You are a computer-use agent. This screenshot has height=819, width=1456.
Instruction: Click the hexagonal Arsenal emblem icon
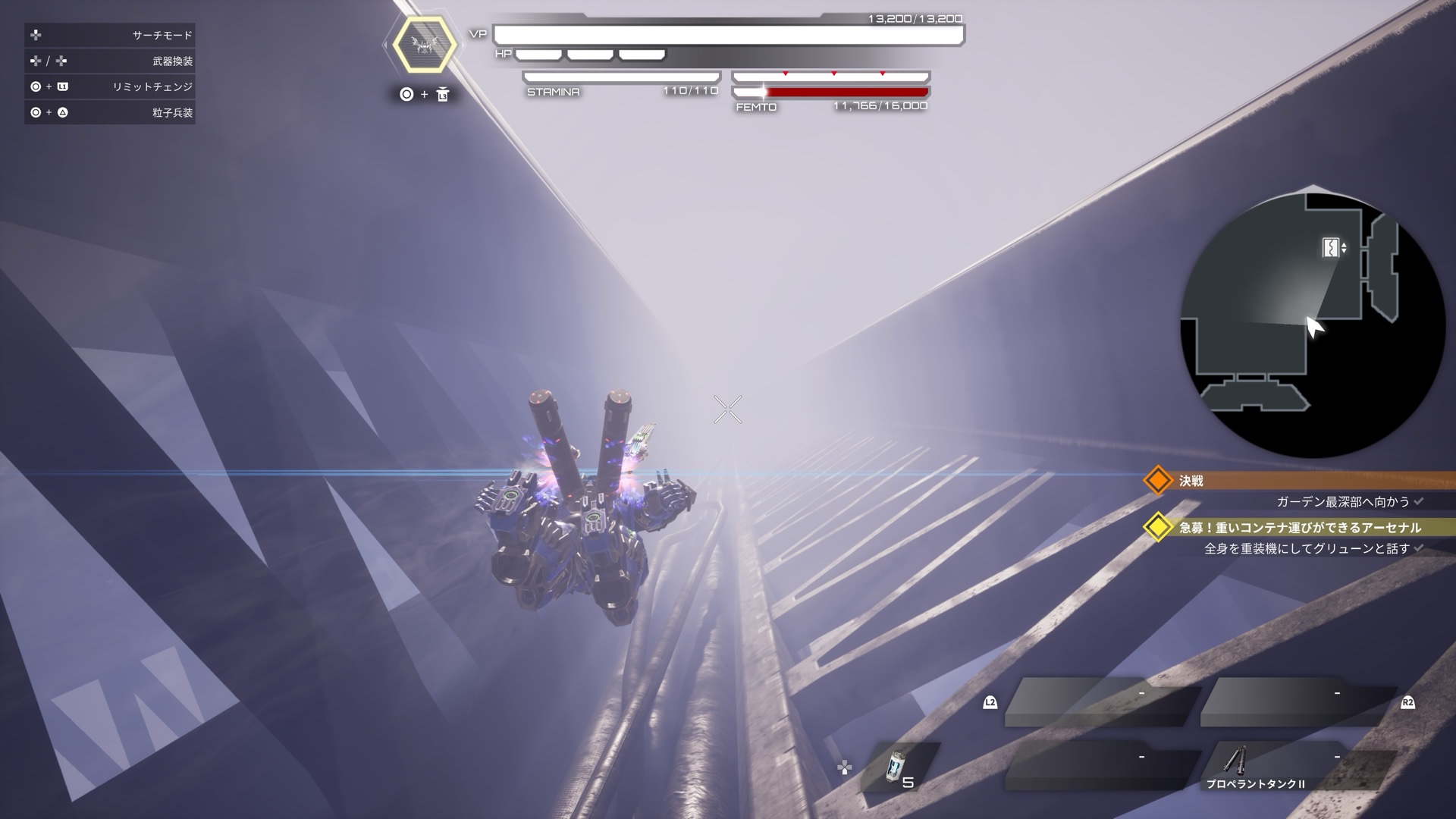point(424,45)
